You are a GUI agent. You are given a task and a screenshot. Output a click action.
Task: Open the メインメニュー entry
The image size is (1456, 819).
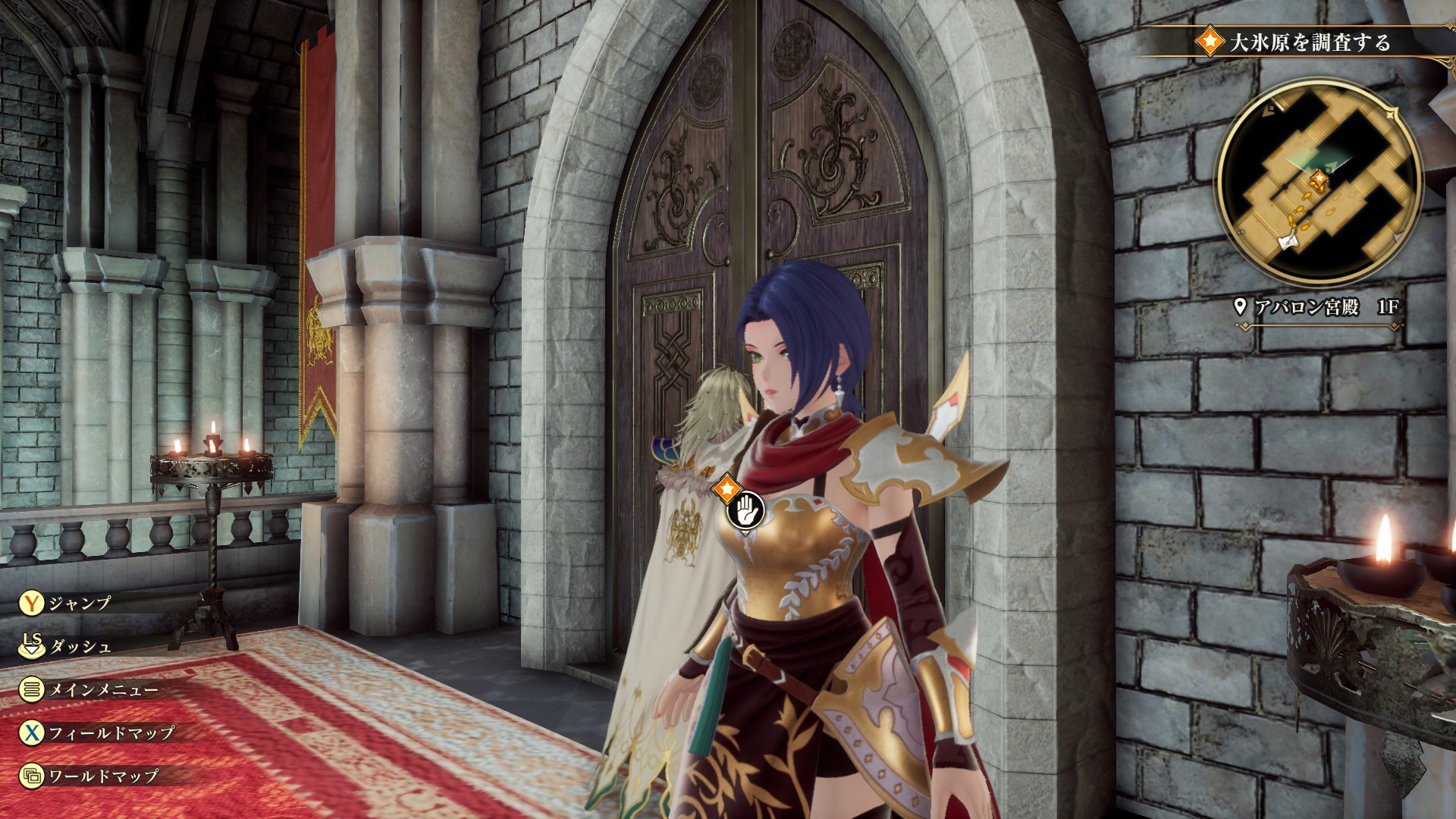point(102,690)
